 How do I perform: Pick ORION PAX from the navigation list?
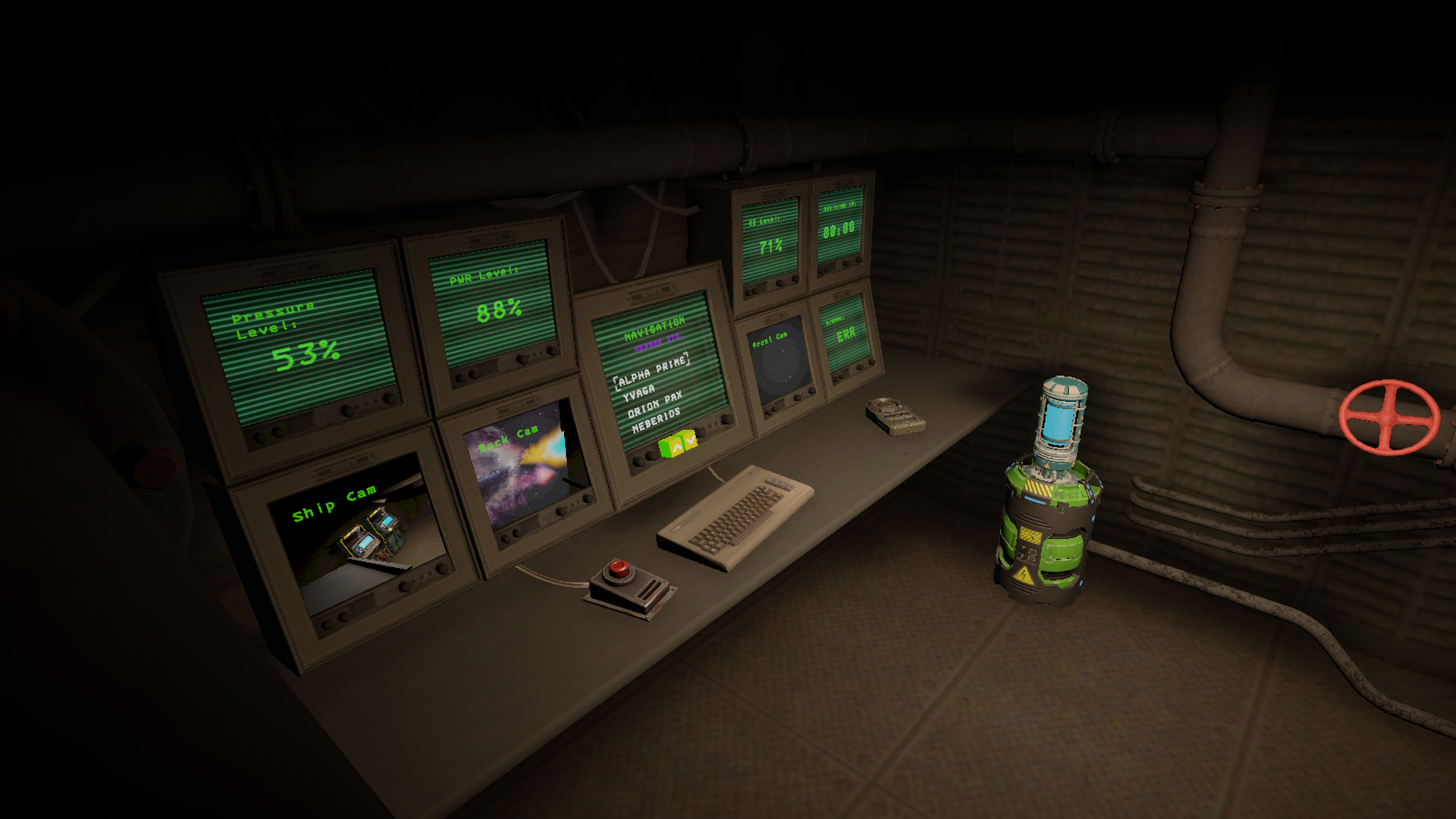click(654, 405)
